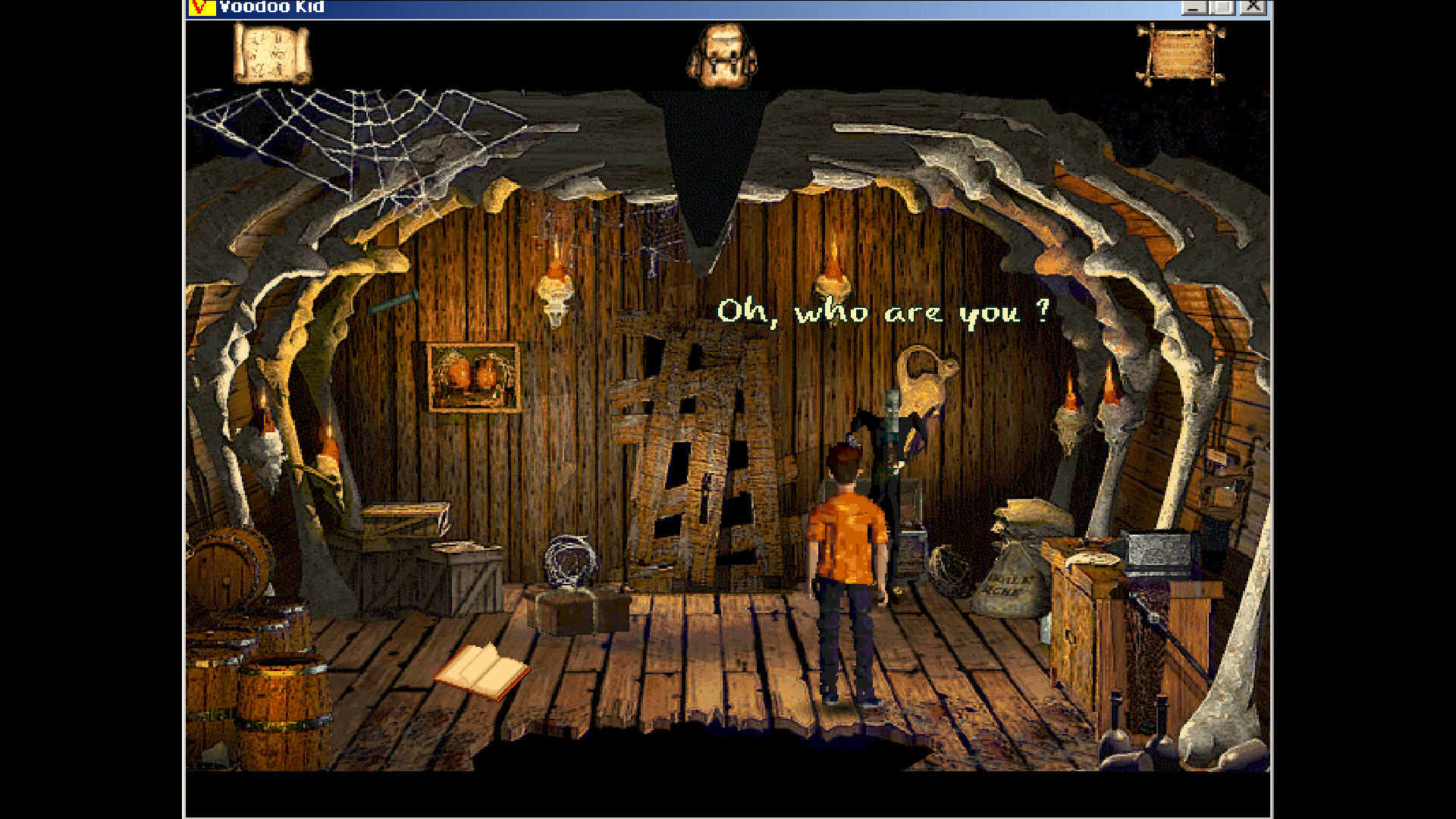Open the backpack inventory icon

pyautogui.click(x=722, y=53)
